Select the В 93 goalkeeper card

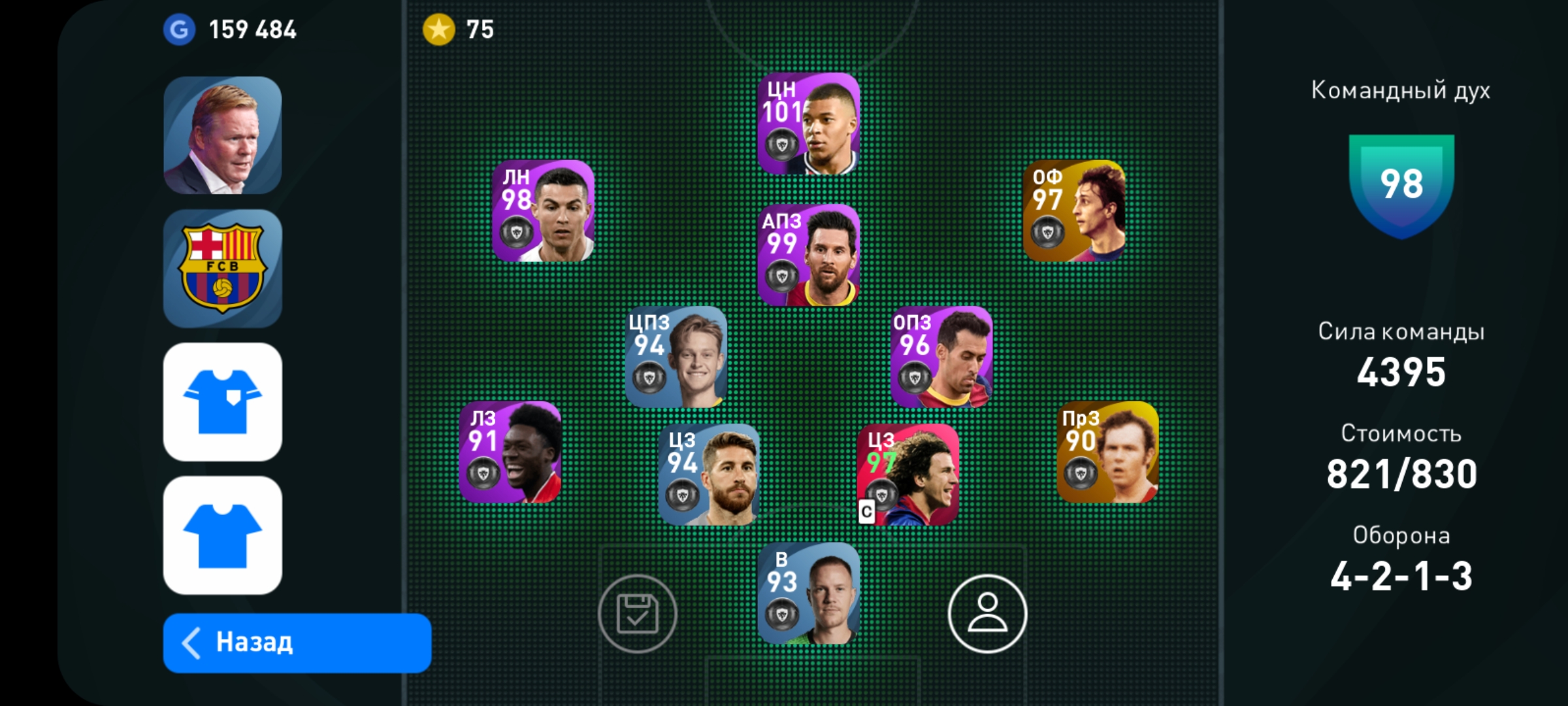809,594
